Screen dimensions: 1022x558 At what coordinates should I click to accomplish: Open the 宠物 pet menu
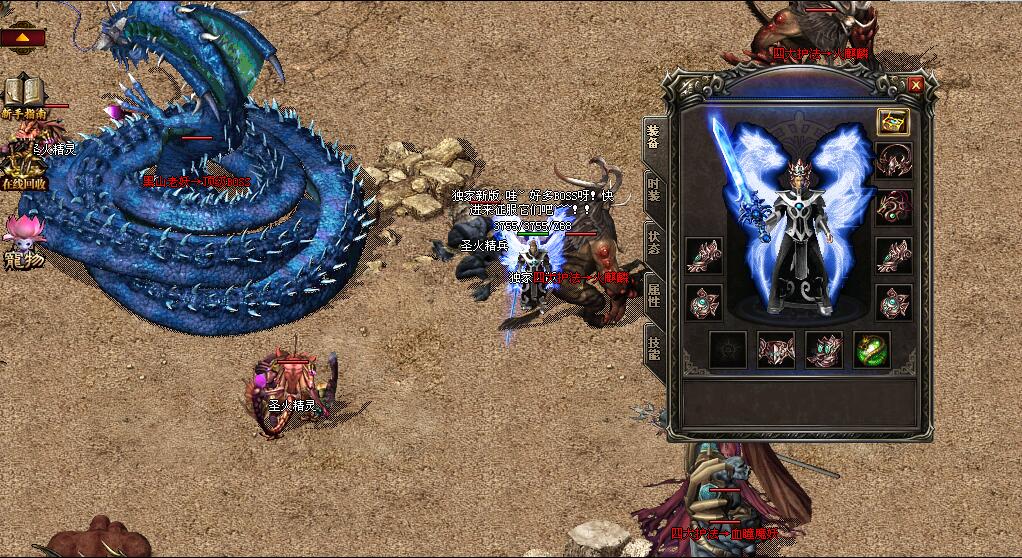(x=22, y=238)
